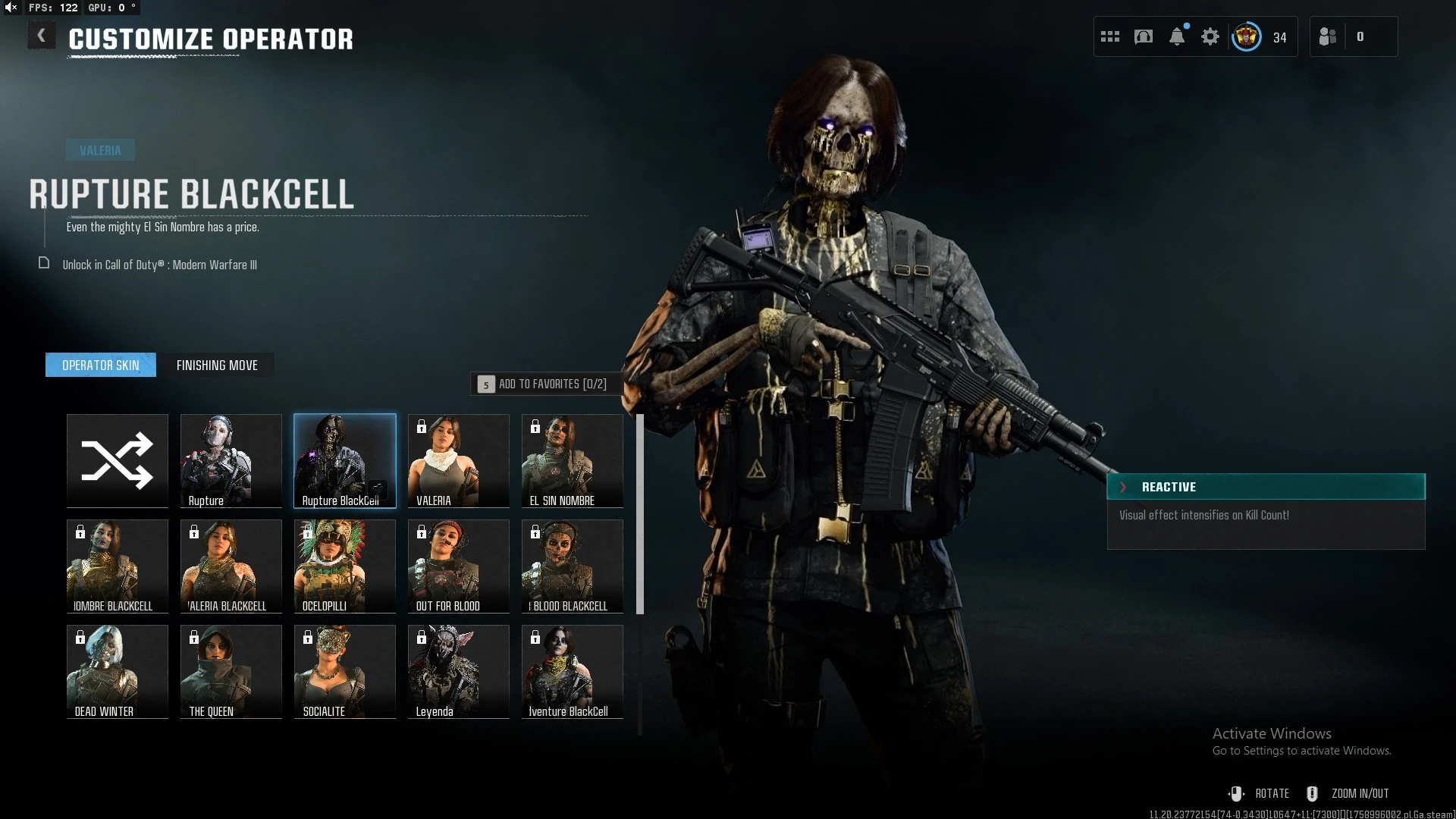Choose THE QUEEN operator skin
Image resolution: width=1456 pixels, height=819 pixels.
point(231,671)
